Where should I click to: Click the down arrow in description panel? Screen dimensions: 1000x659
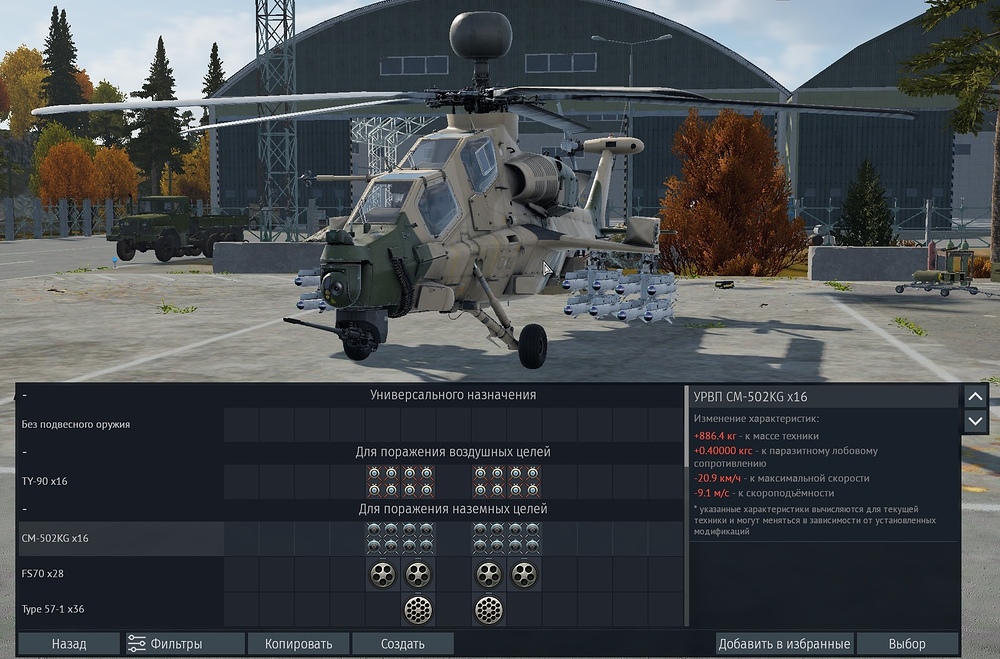[x=976, y=421]
